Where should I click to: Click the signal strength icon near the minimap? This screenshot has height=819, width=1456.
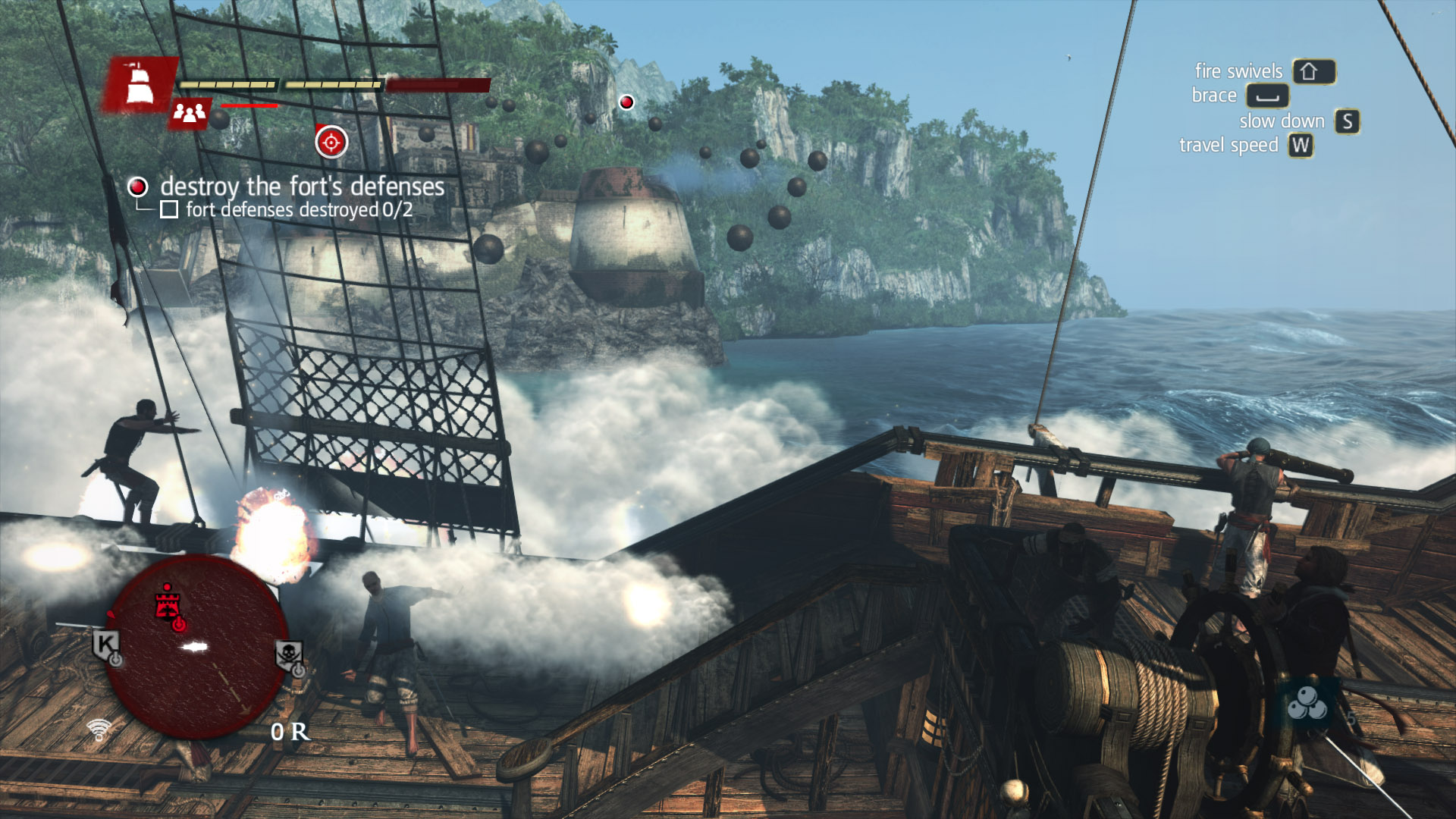tap(99, 730)
